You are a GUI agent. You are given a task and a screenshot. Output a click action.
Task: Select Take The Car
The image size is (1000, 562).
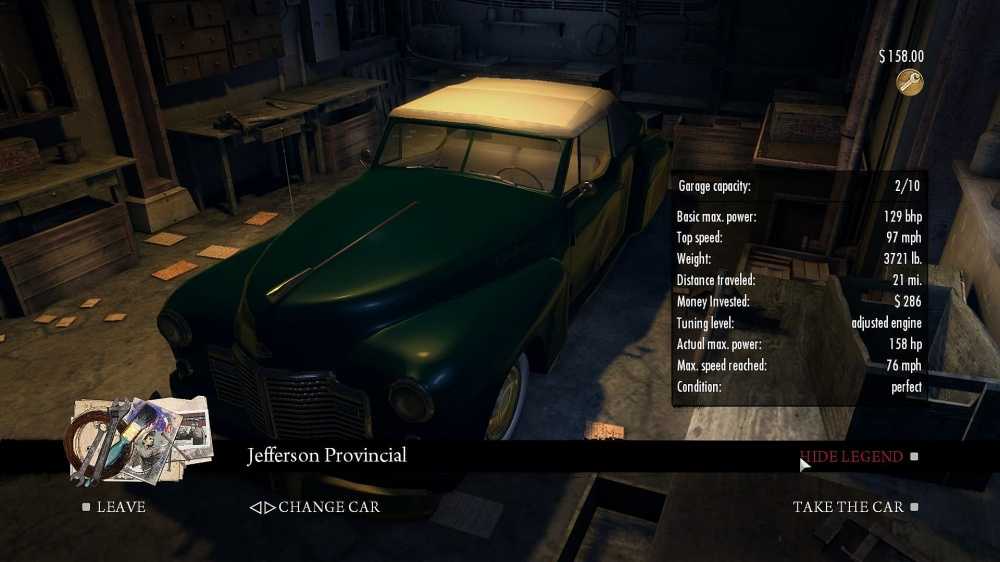tap(847, 507)
